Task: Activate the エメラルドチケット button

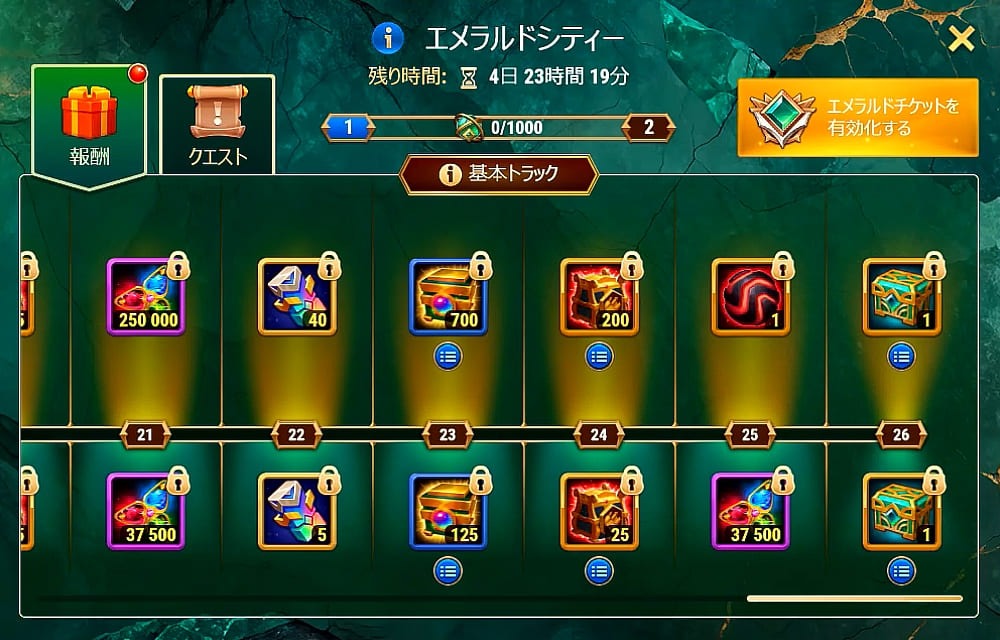Action: (857, 118)
